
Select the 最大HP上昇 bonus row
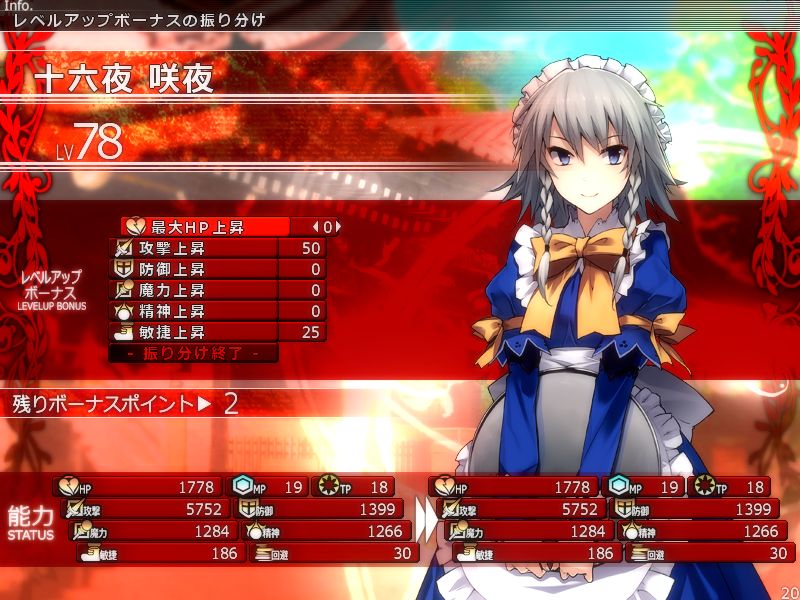(205, 227)
